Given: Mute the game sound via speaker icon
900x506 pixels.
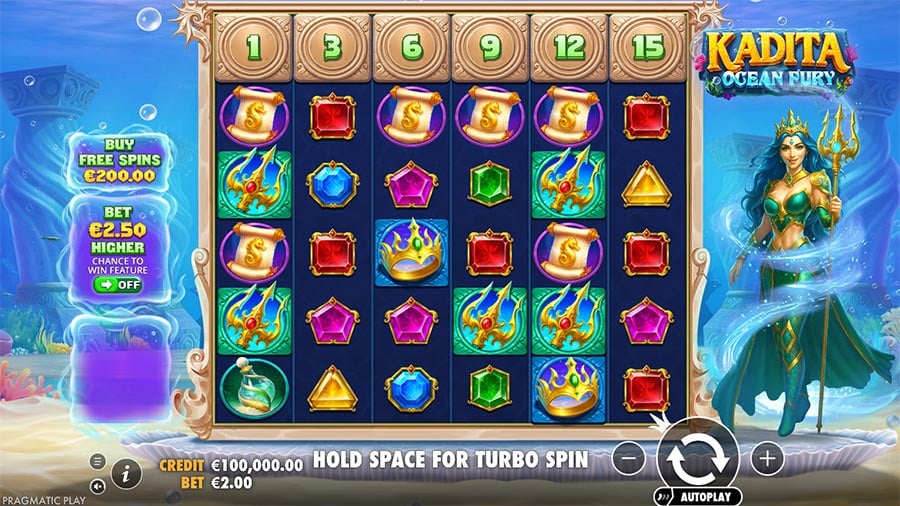Looking at the screenshot, I should (x=98, y=486).
